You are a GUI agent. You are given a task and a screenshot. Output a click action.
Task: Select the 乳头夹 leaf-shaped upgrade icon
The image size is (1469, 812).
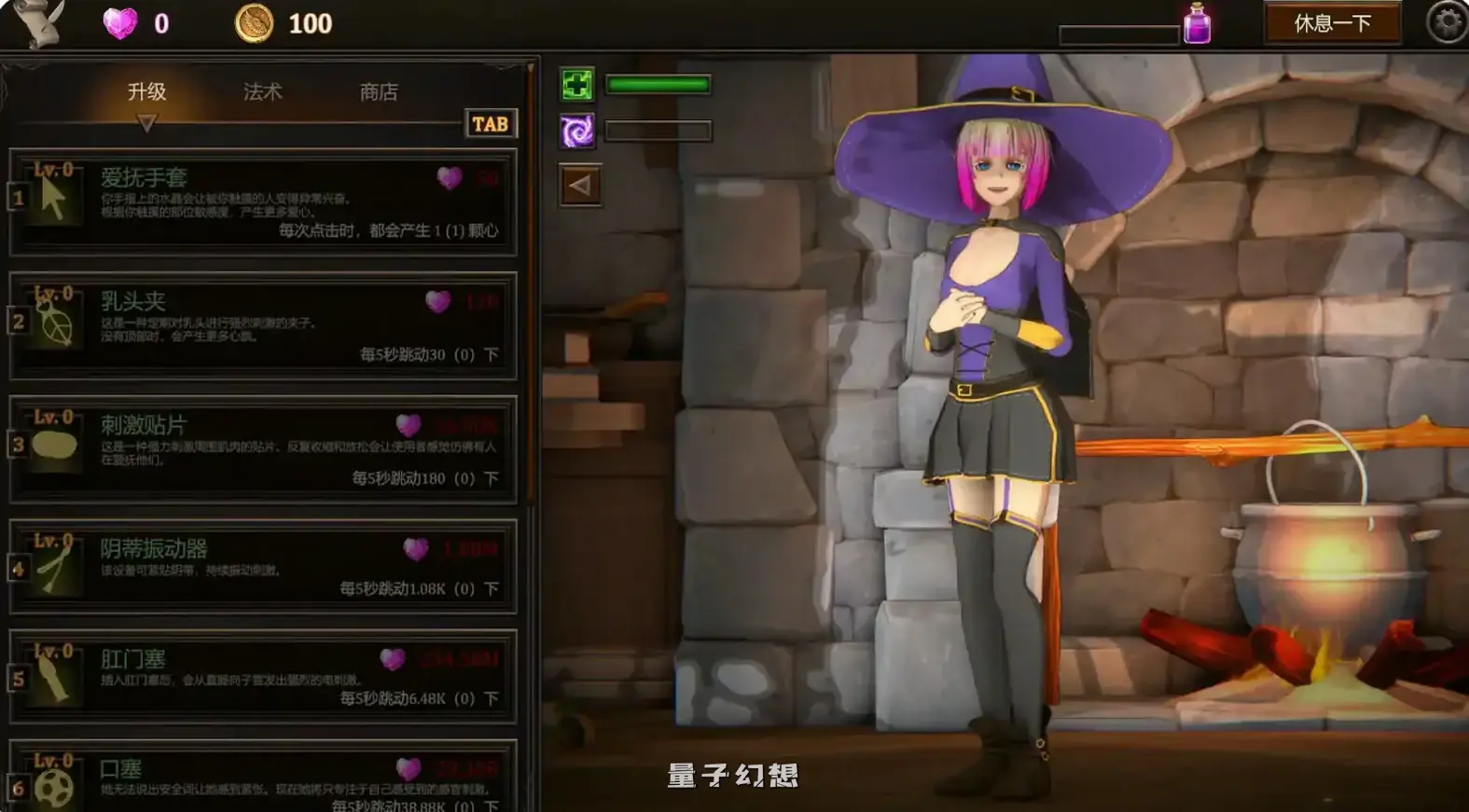point(56,321)
